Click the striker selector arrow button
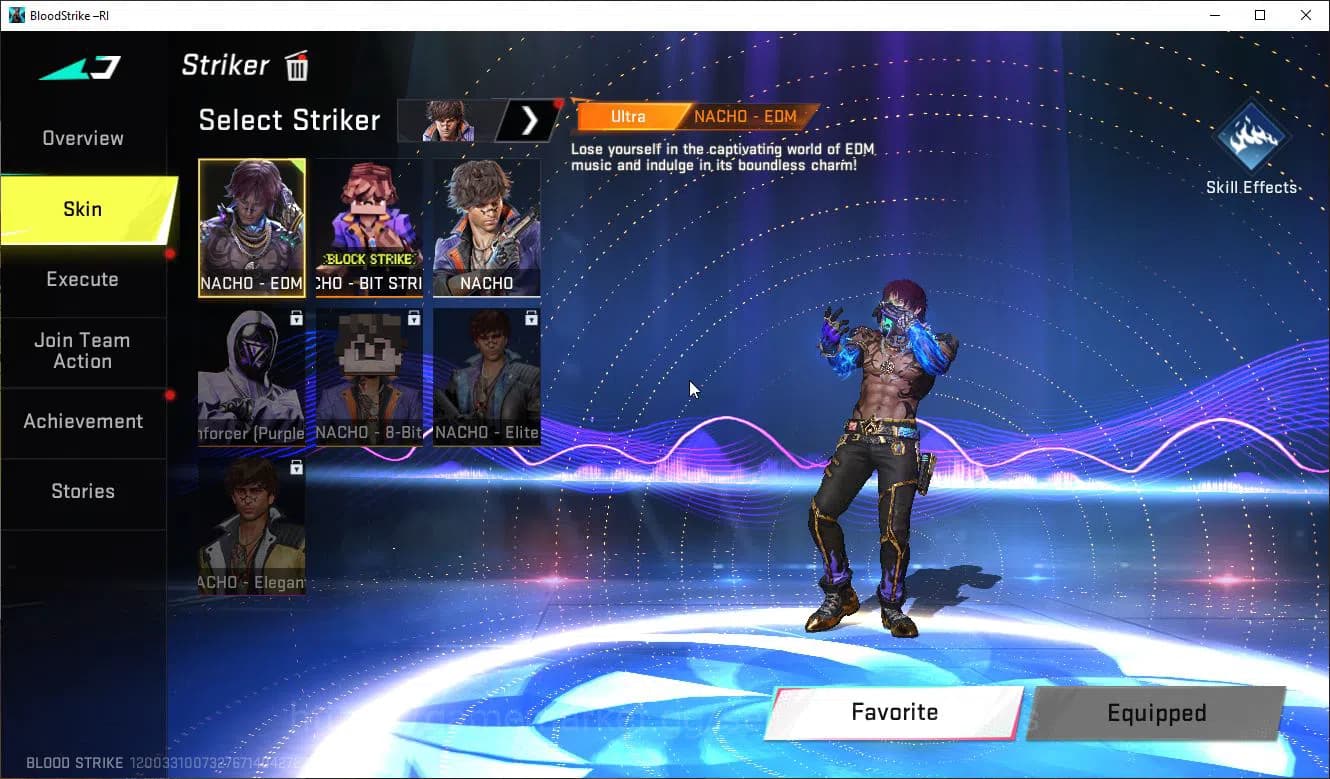 coord(530,121)
